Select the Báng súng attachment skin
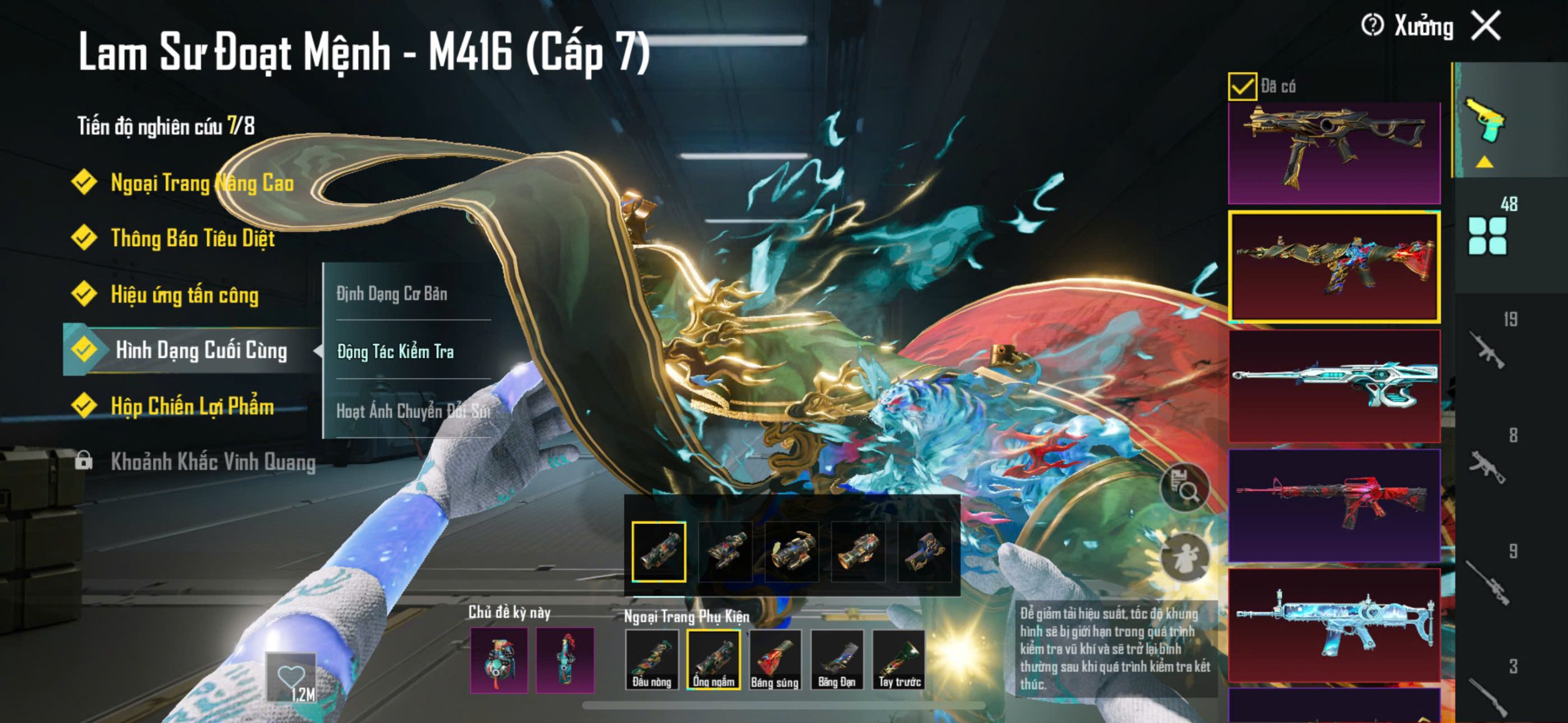Image resolution: width=1568 pixels, height=723 pixels. [775, 660]
